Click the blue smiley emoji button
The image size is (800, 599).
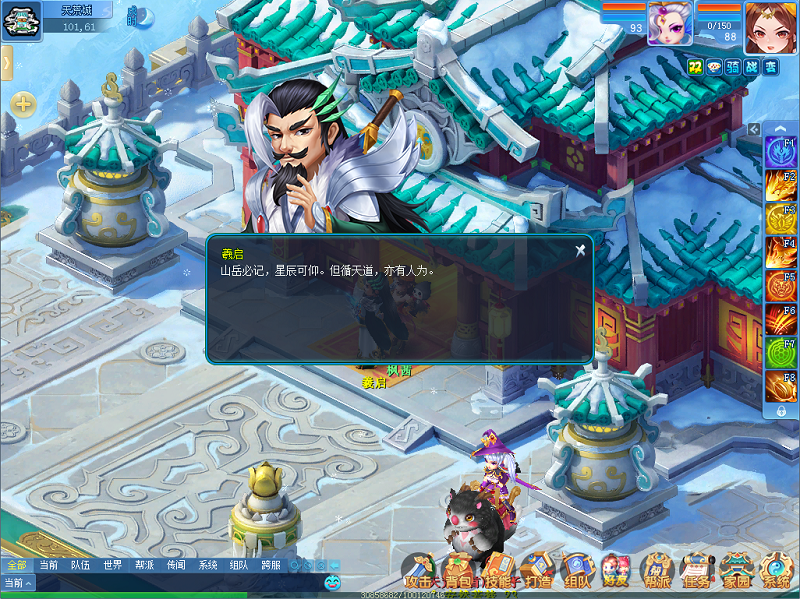[x=332, y=582]
